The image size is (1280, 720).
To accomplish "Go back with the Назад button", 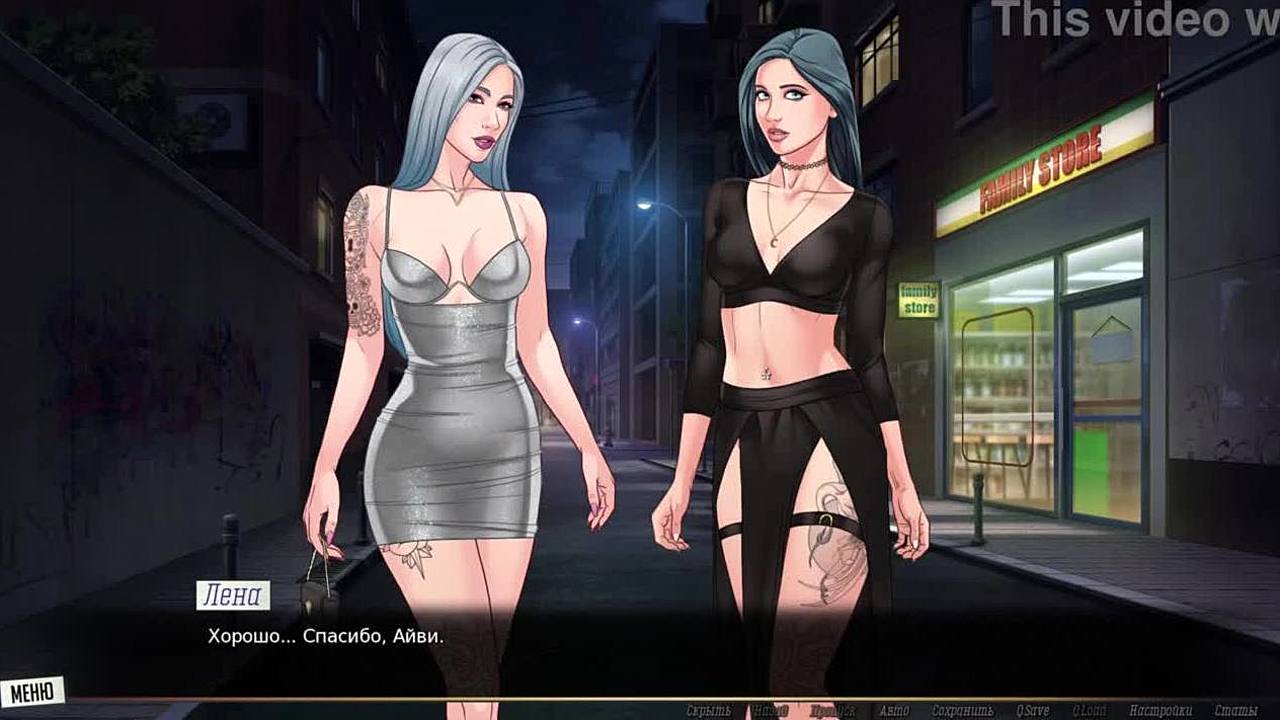I will [x=771, y=711].
